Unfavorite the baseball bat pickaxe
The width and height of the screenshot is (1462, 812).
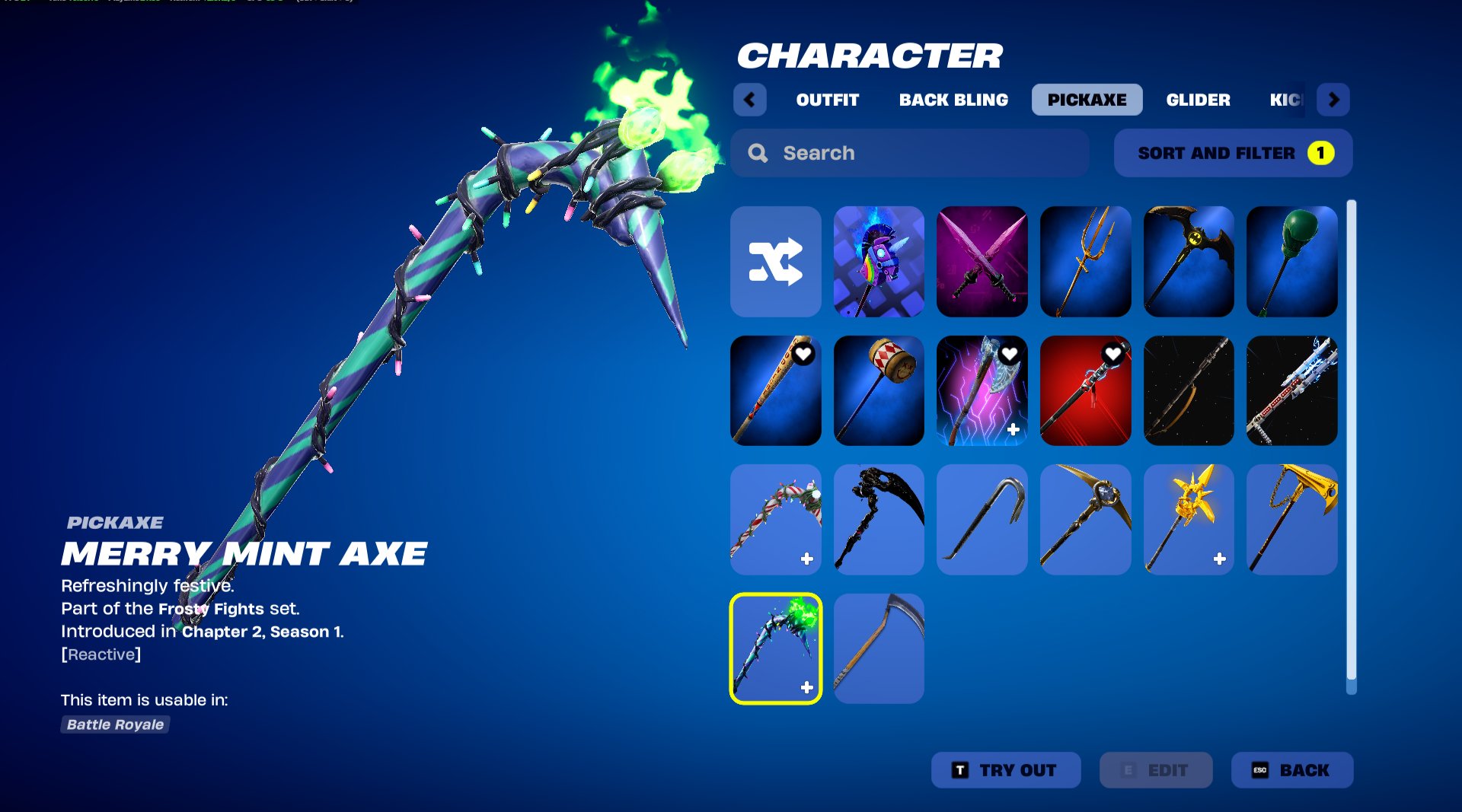pos(803,354)
